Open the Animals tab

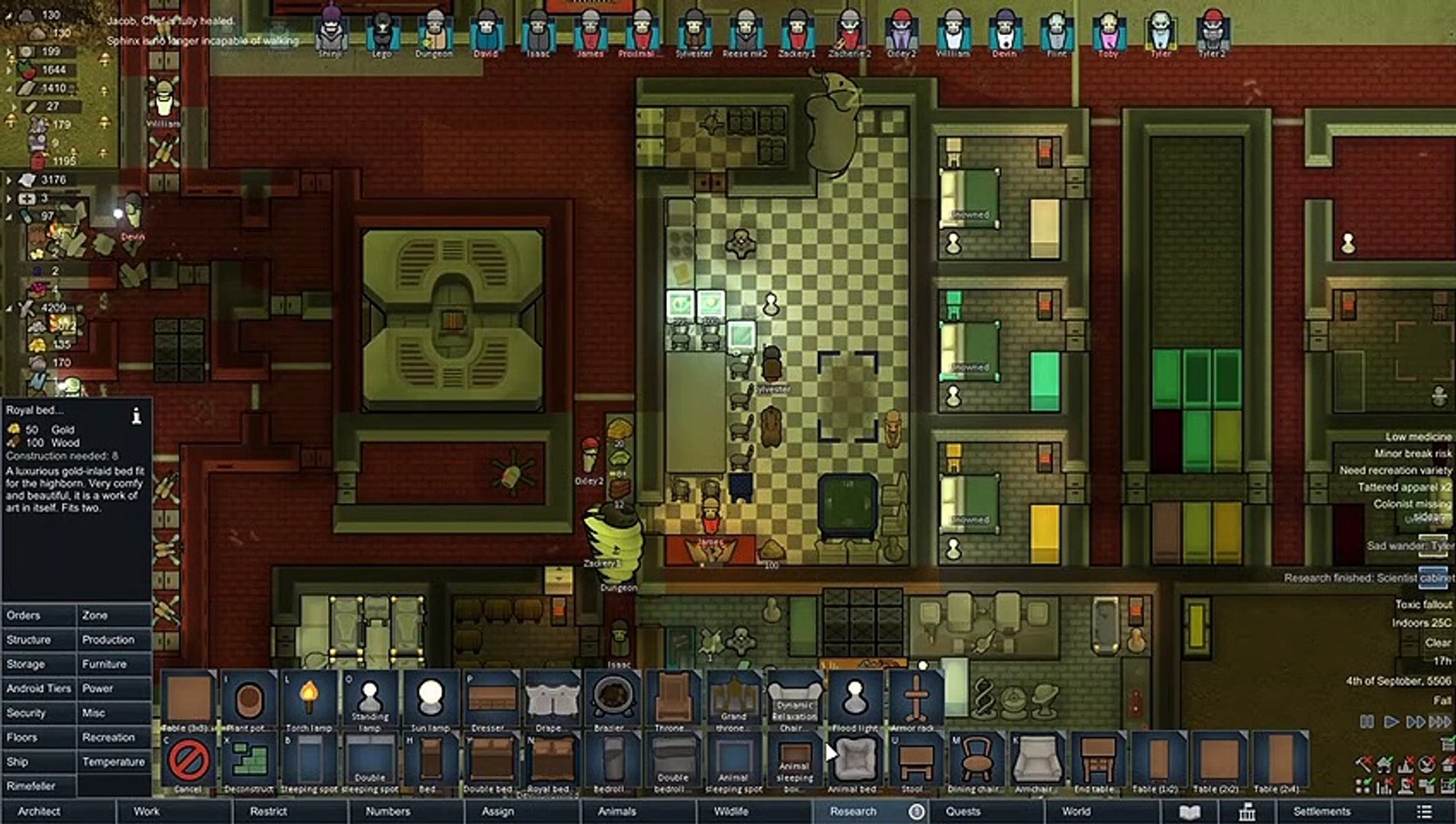(x=617, y=811)
